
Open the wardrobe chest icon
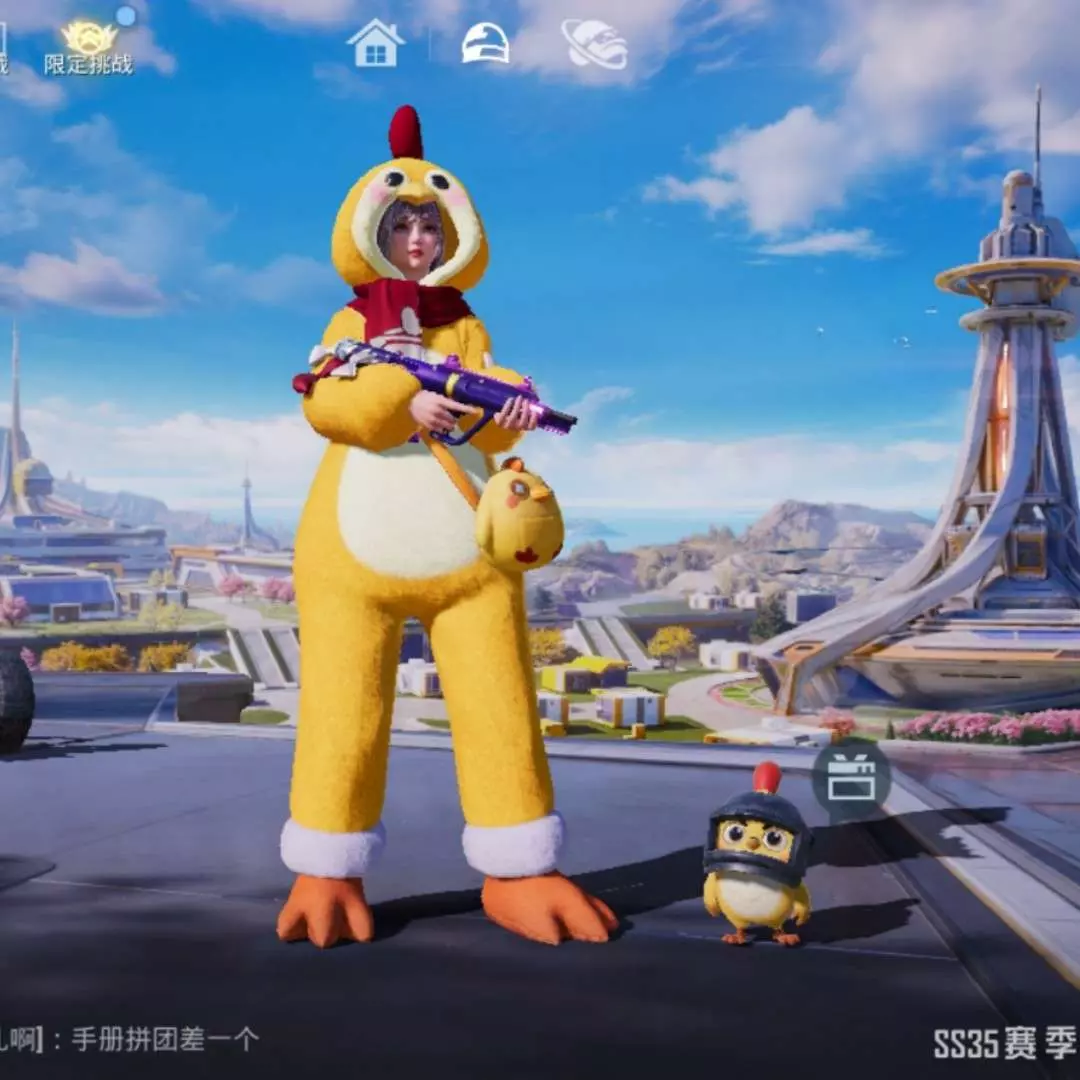(x=851, y=776)
